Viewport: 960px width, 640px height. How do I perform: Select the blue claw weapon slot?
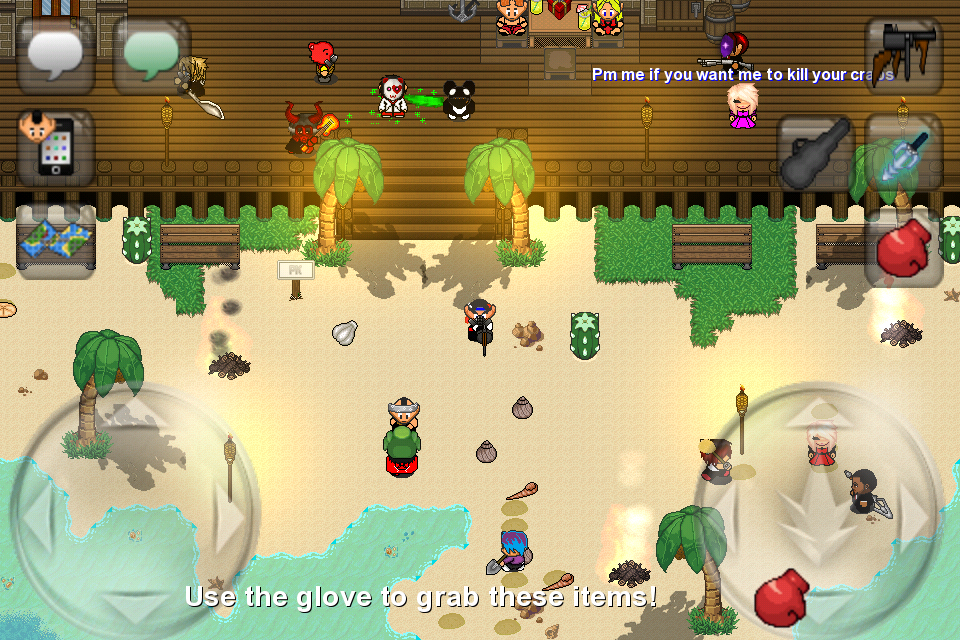[x=904, y=152]
